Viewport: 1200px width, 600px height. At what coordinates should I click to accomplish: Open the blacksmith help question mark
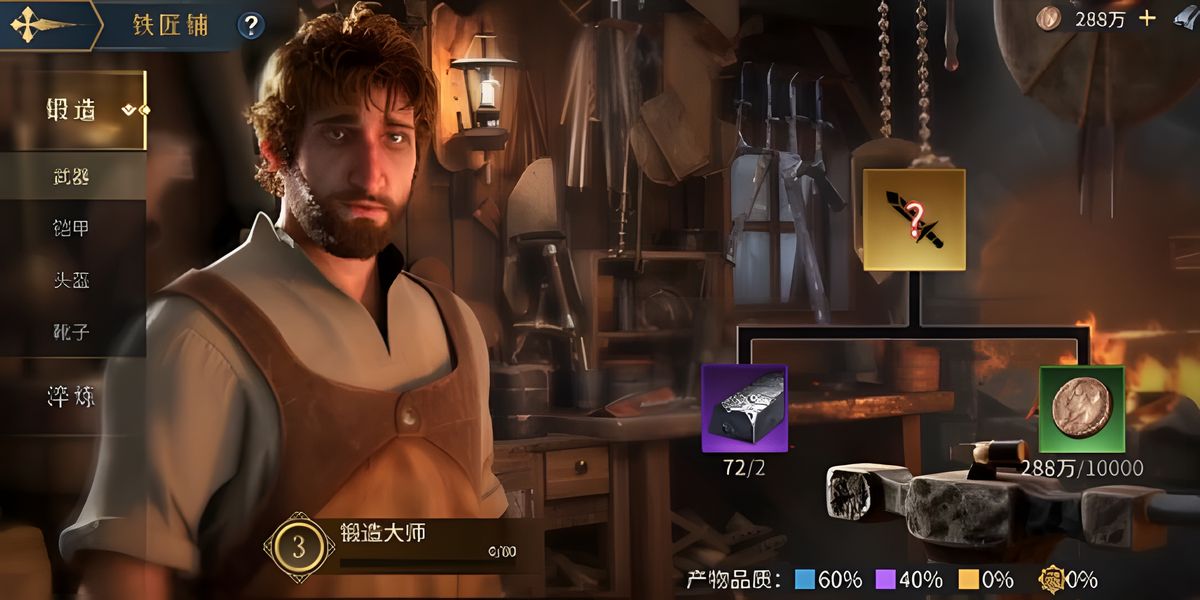250,24
